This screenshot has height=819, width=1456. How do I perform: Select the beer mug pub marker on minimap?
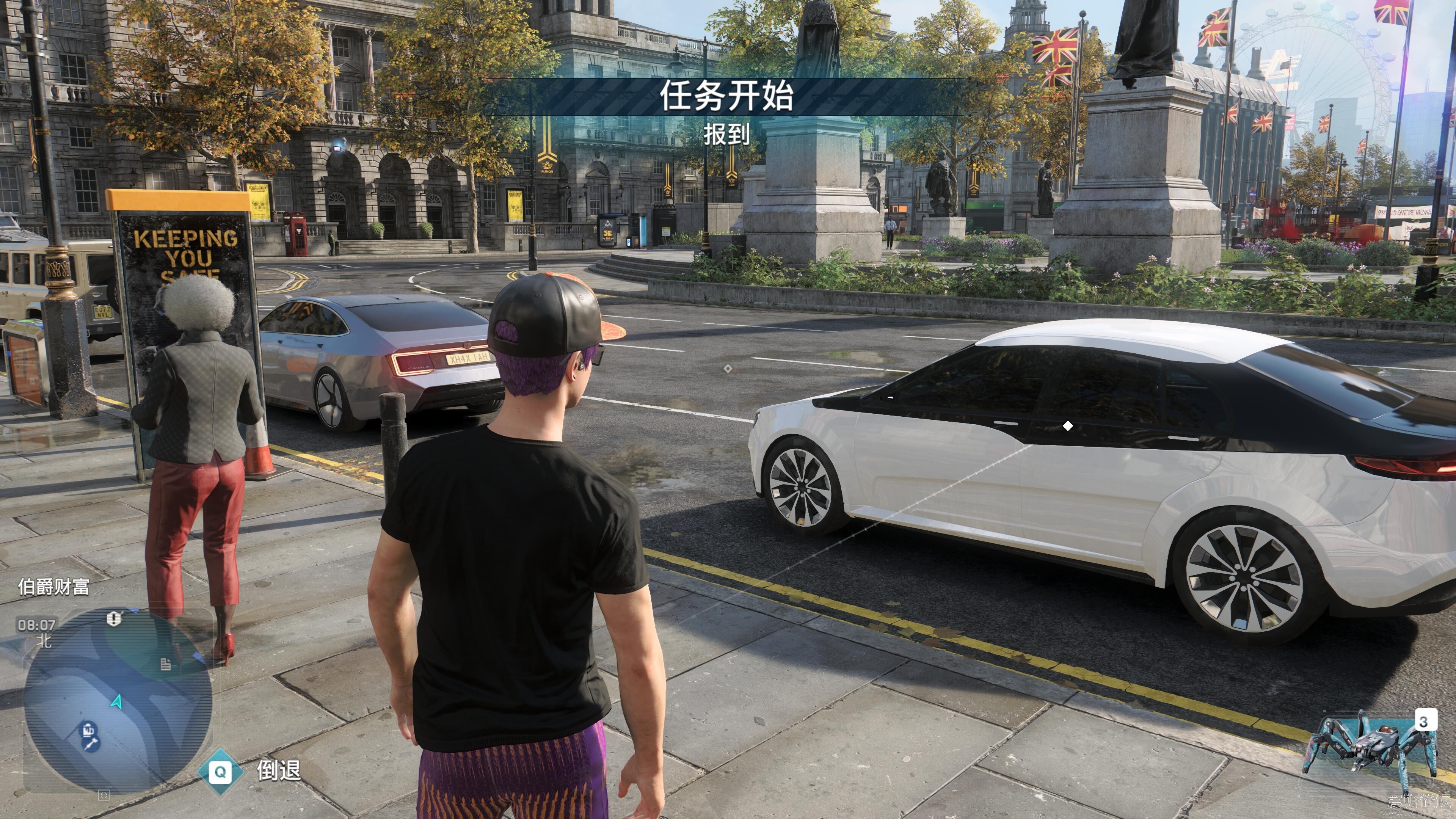[x=88, y=730]
